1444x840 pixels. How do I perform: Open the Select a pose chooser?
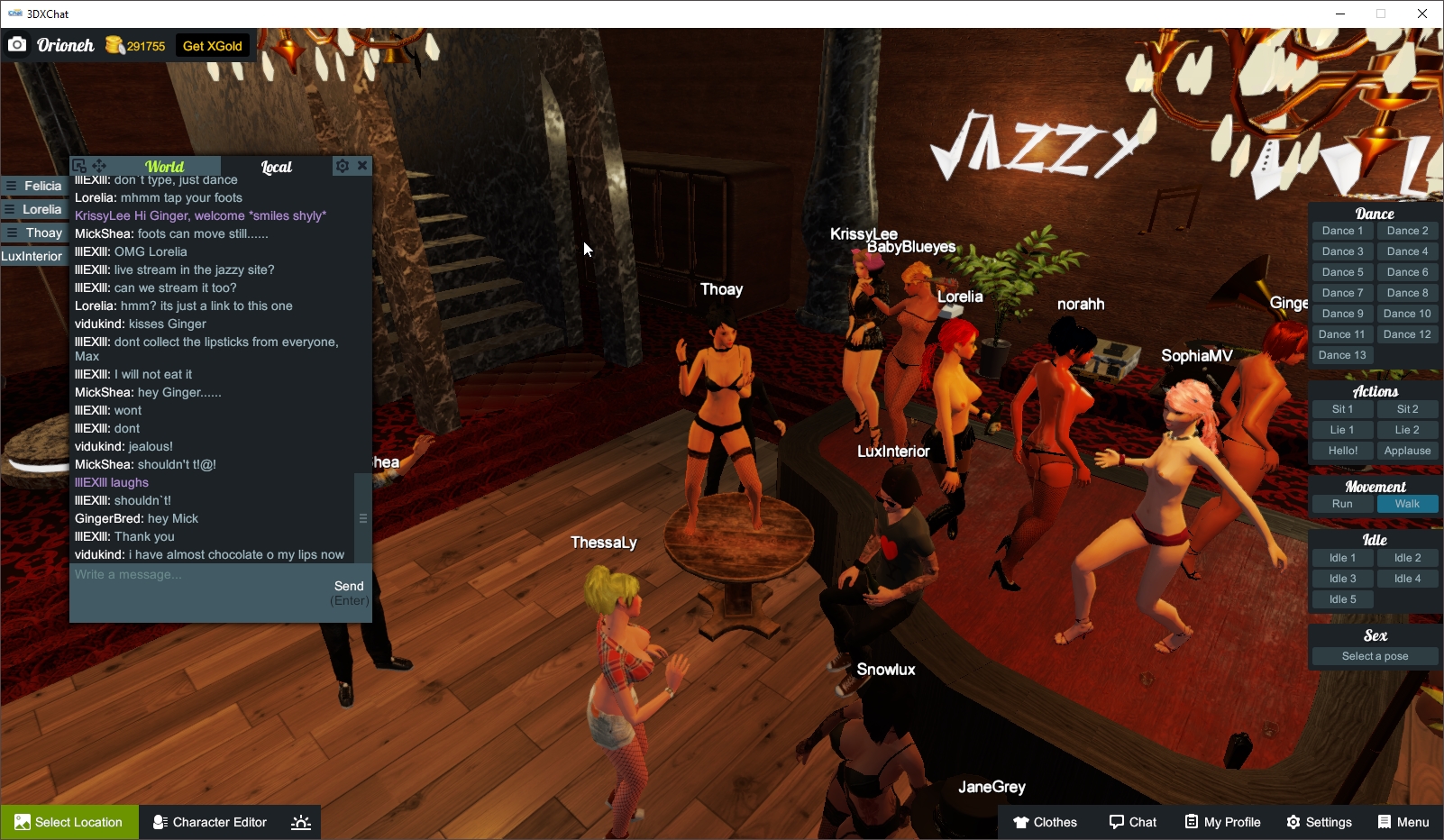[x=1374, y=656]
